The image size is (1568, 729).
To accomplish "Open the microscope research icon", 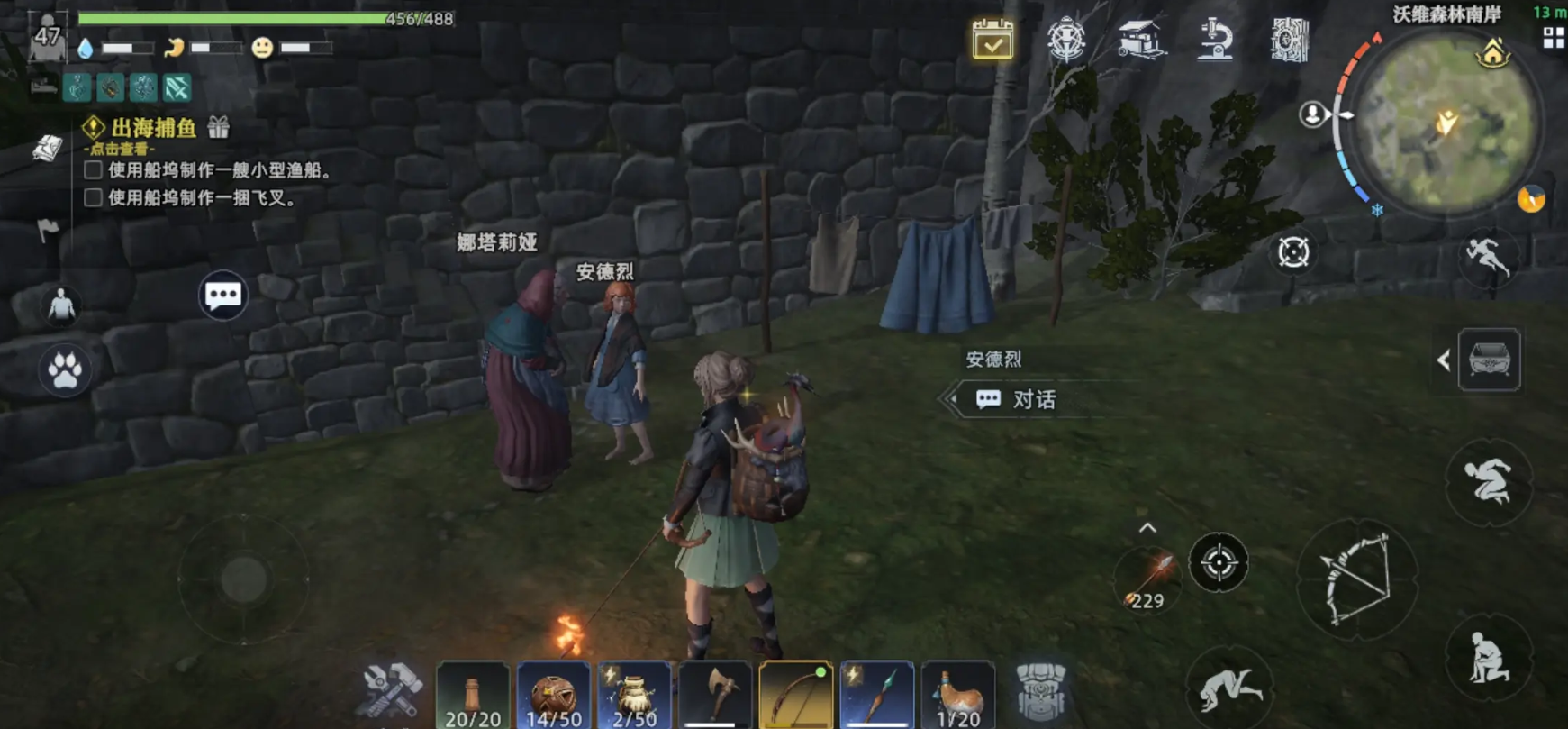I will point(1214,41).
